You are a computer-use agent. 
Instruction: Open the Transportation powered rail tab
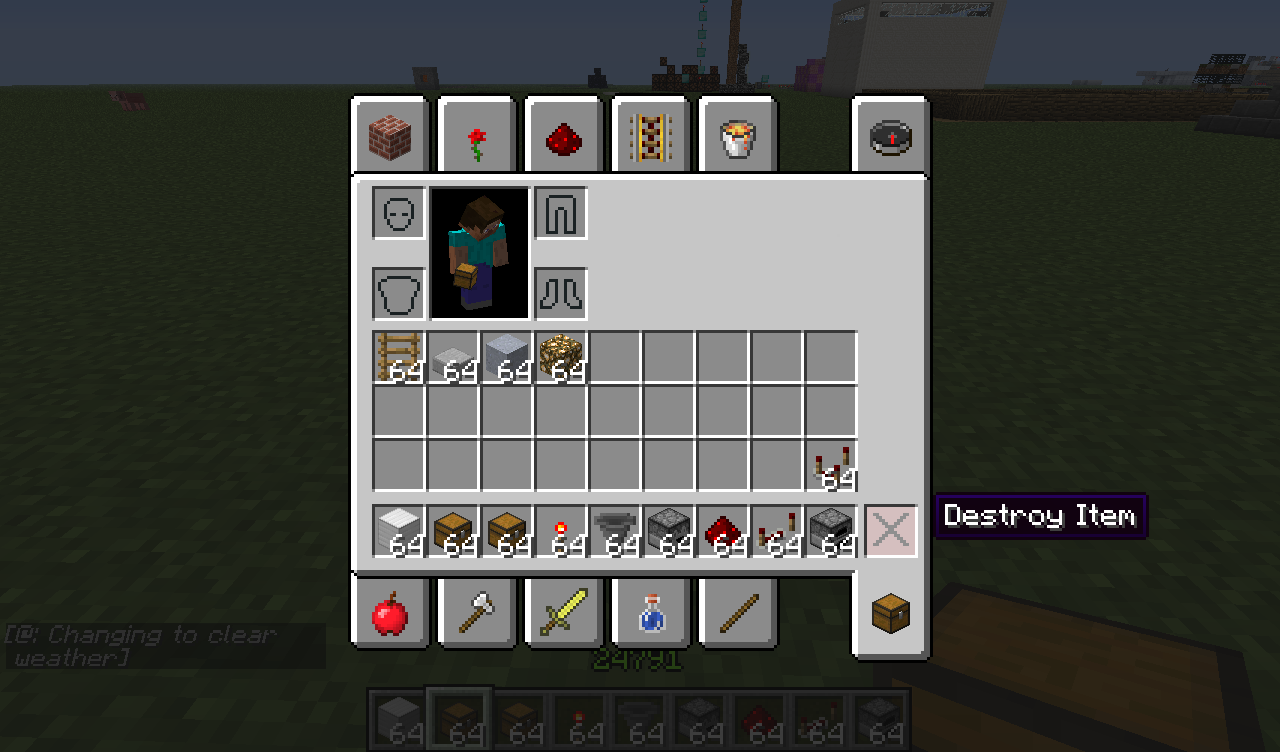click(x=650, y=136)
